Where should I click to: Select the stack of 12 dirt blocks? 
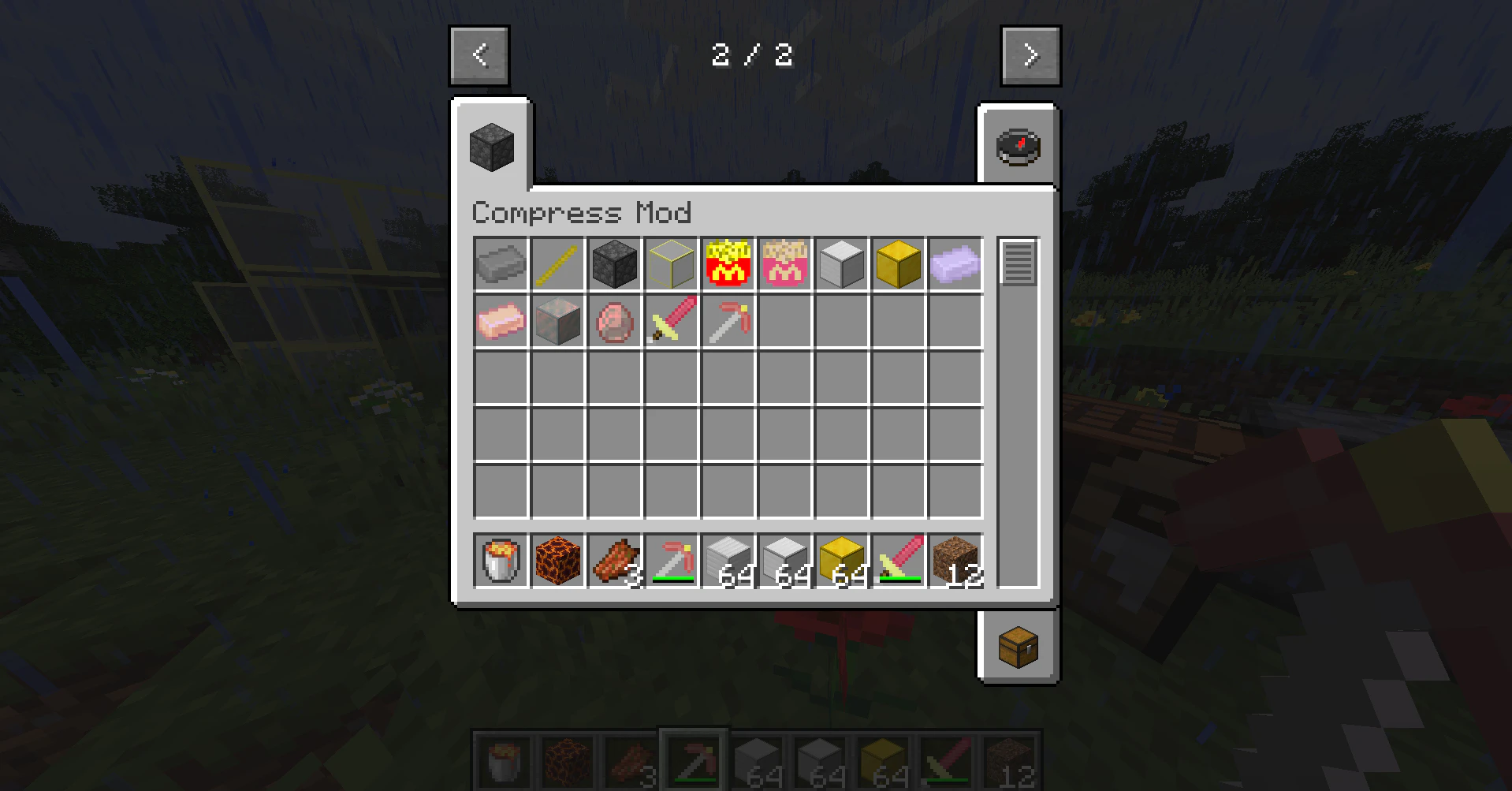[955, 561]
